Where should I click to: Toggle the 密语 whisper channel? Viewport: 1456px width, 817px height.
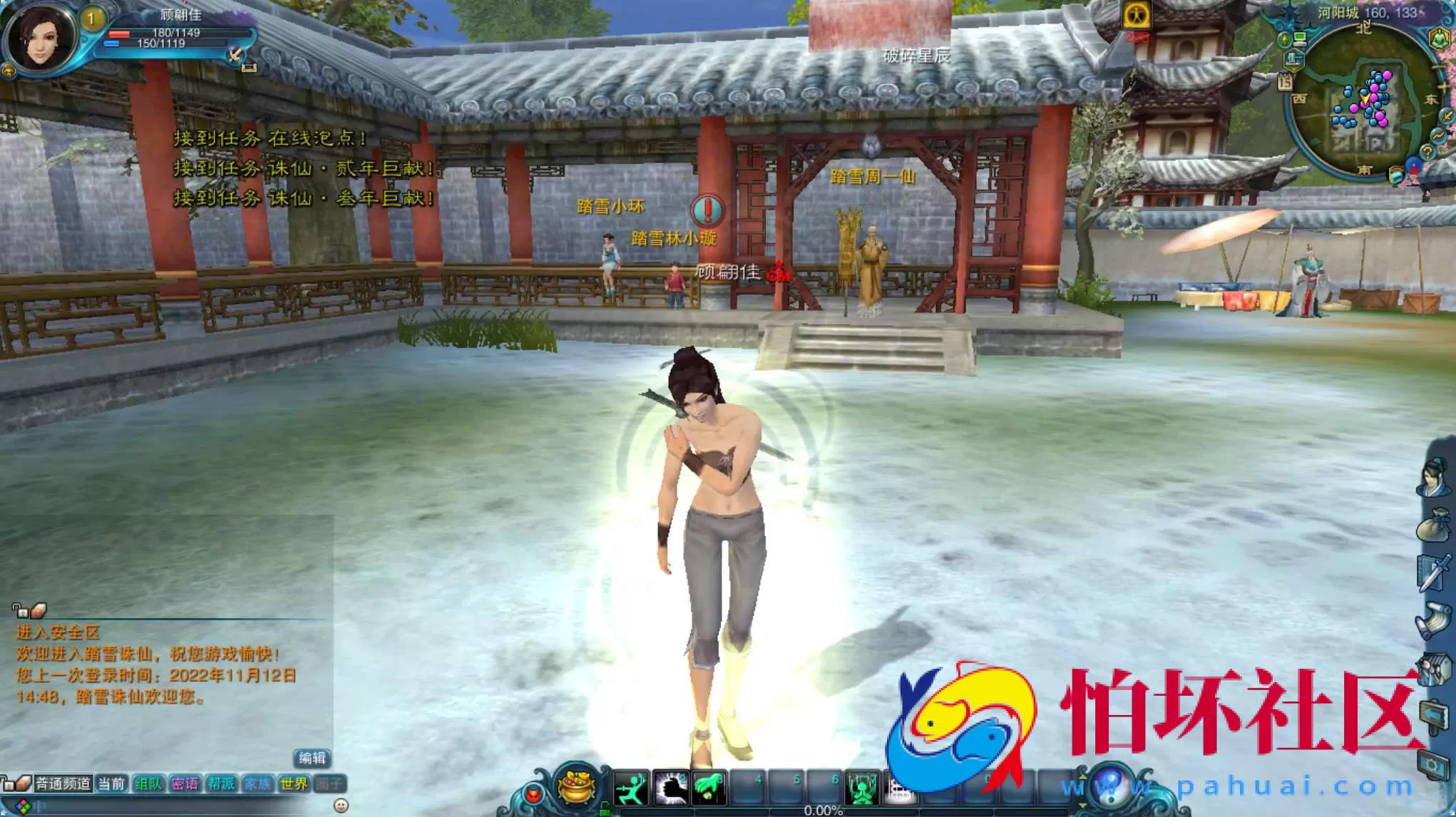[186, 784]
